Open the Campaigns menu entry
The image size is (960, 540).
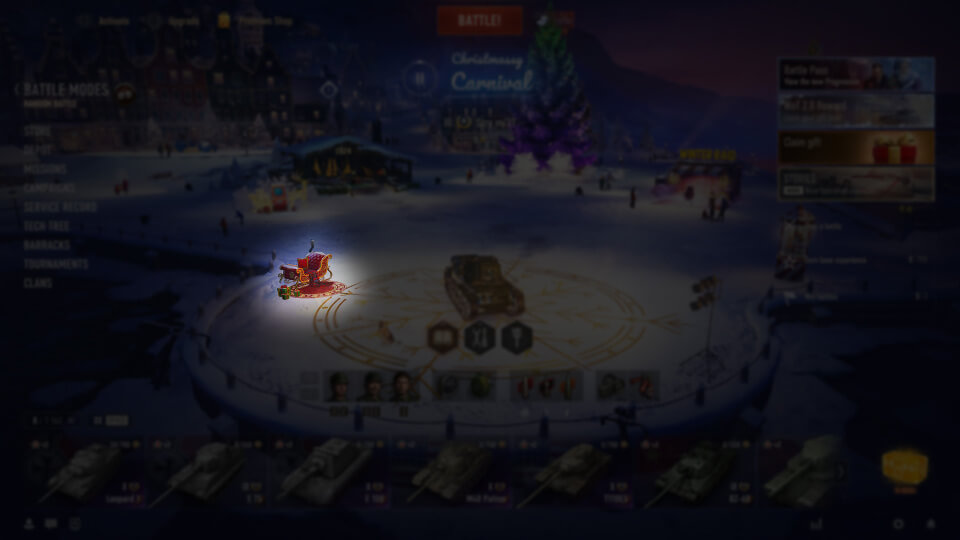pos(49,188)
